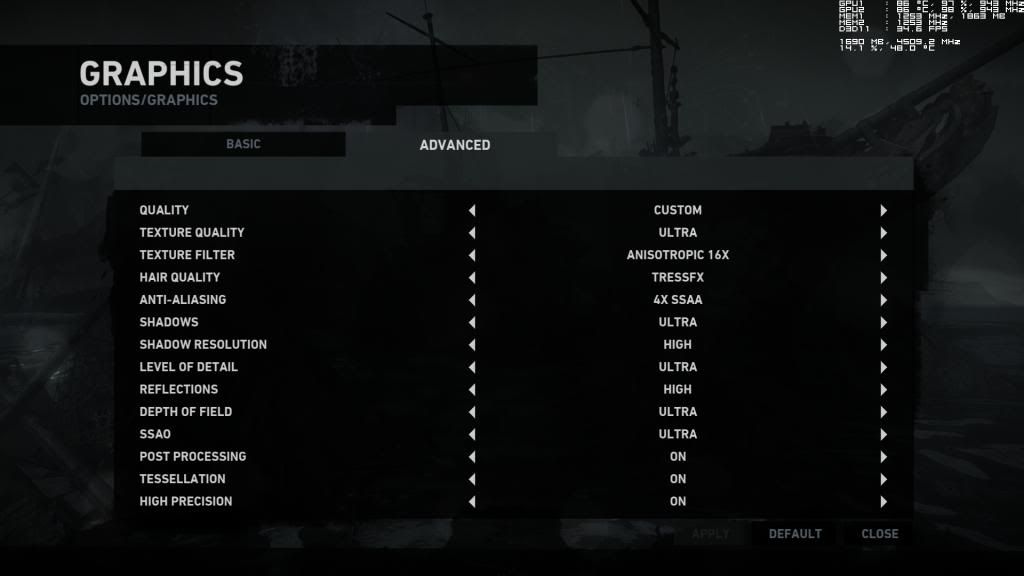The height and width of the screenshot is (576, 1024).
Task: Lower Texture Quality with its left arrow
Action: [472, 233]
